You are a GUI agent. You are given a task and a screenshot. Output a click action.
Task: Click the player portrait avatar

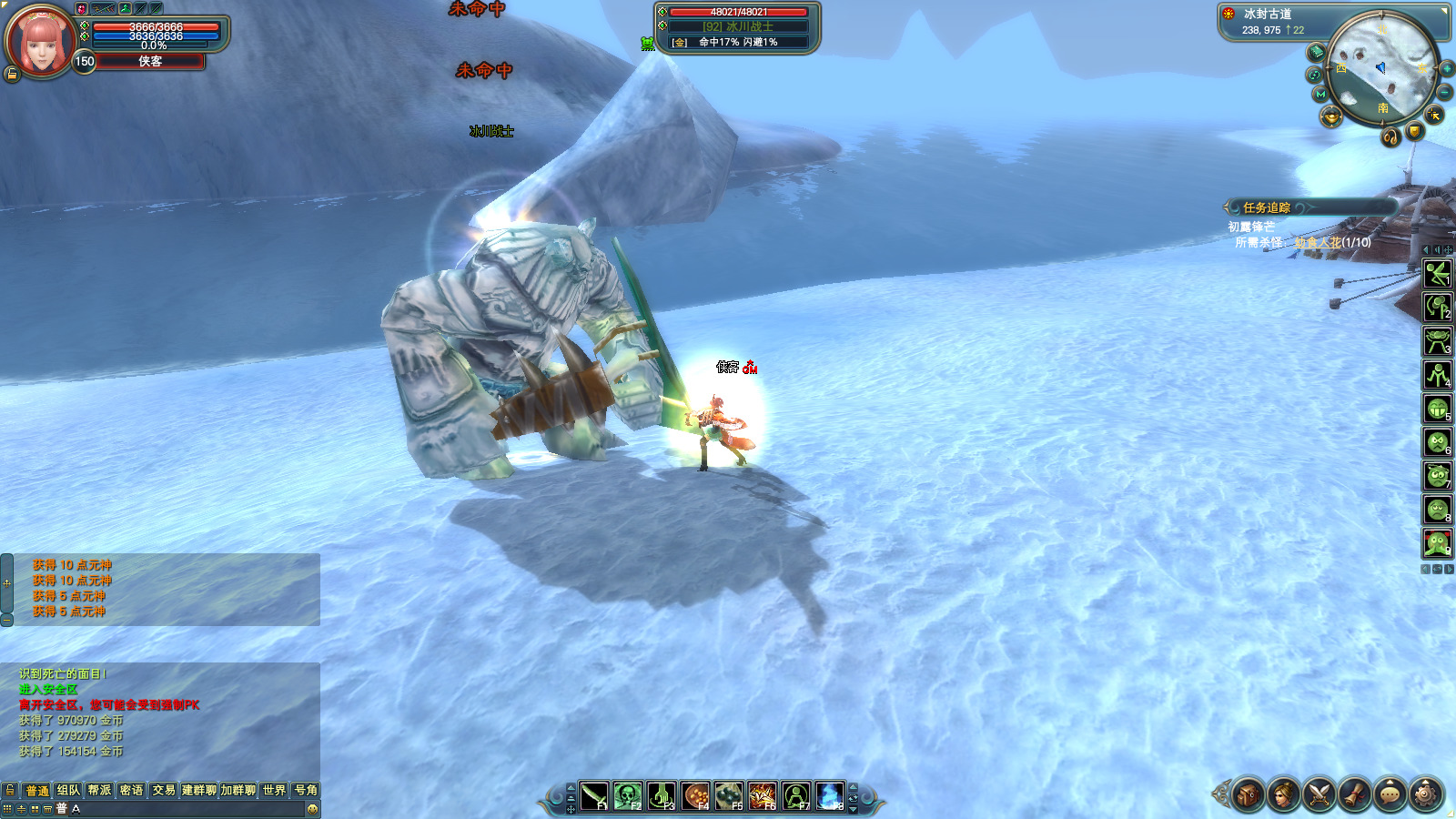pyautogui.click(x=40, y=41)
